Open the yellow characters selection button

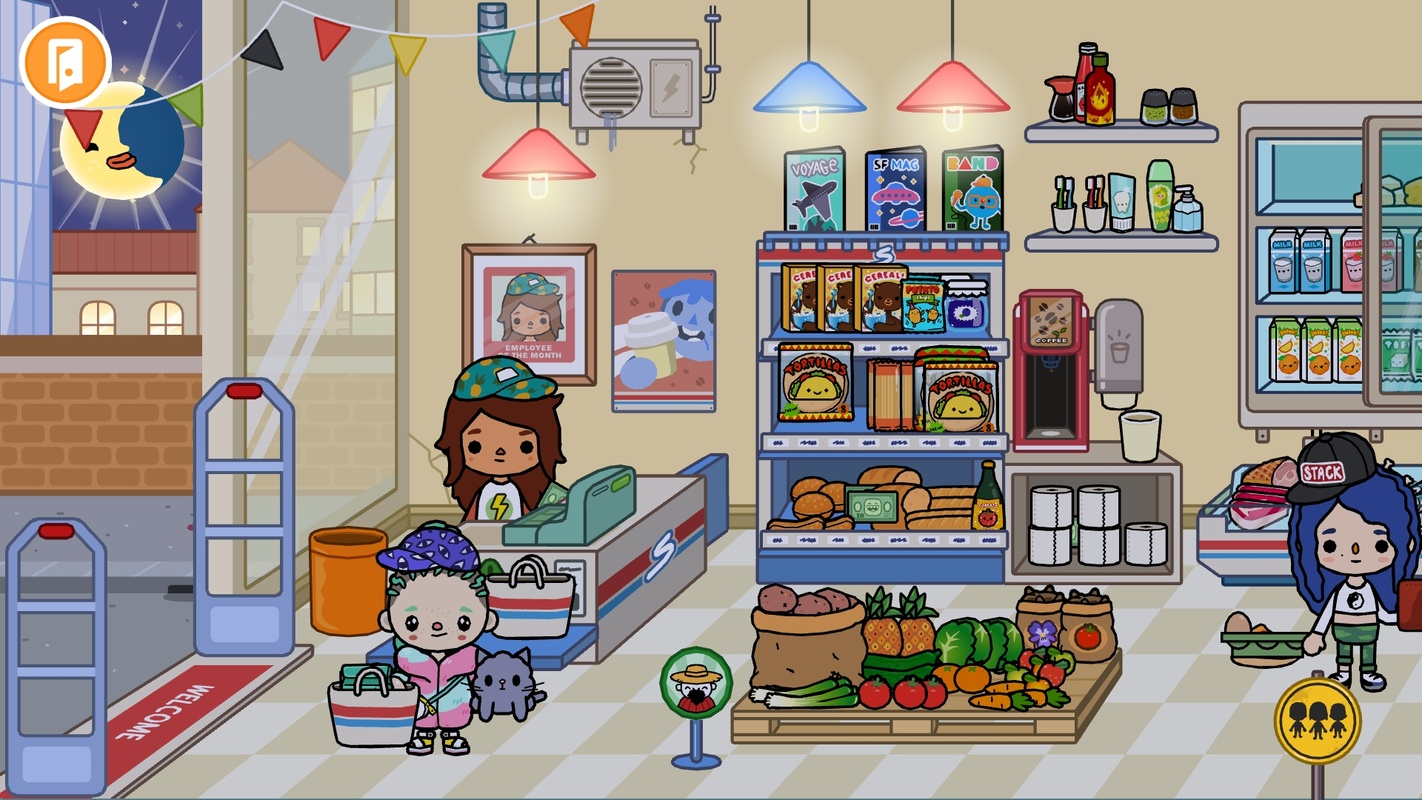coord(1317,720)
